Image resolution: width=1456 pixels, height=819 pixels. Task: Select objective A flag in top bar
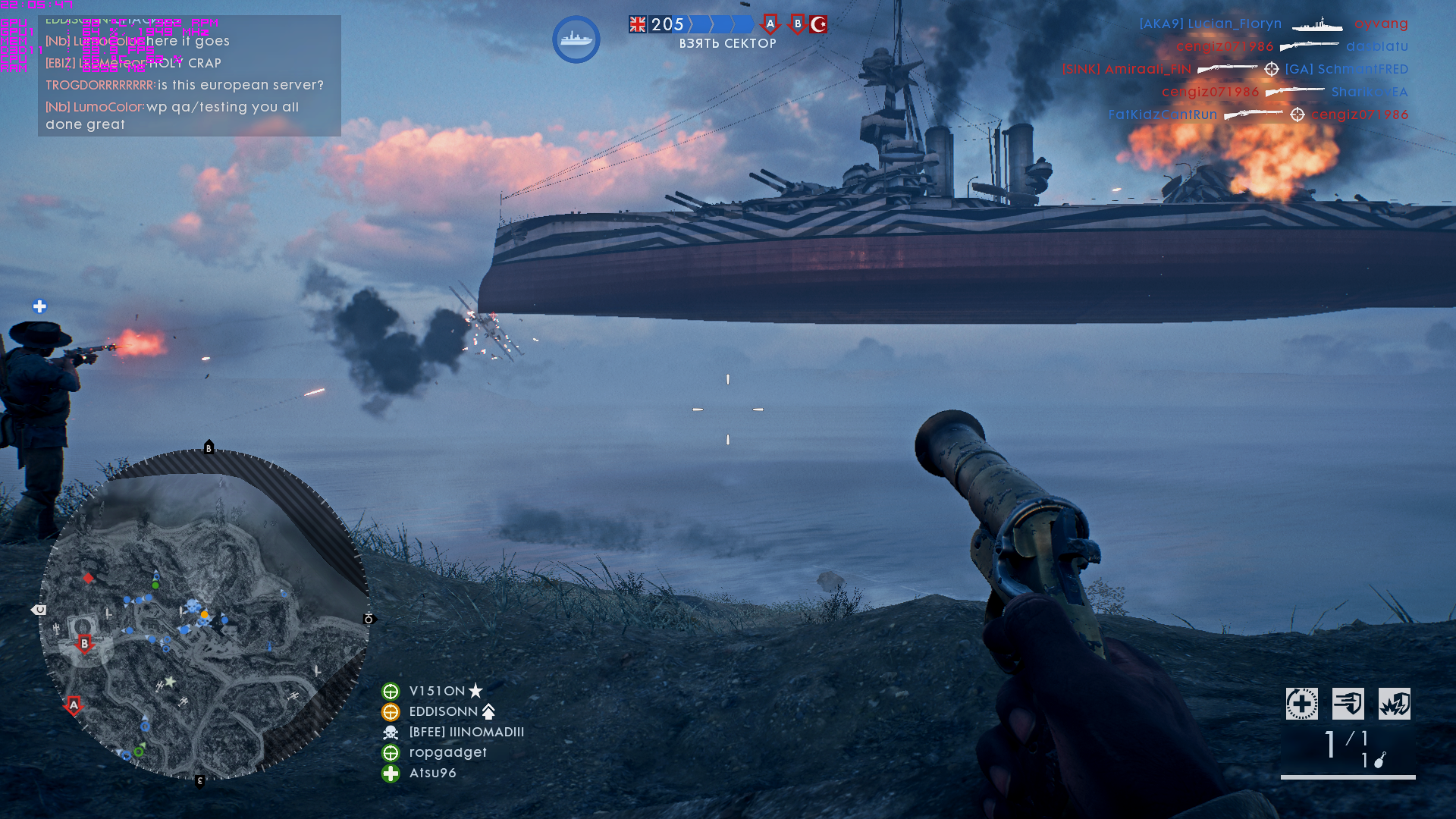[770, 24]
